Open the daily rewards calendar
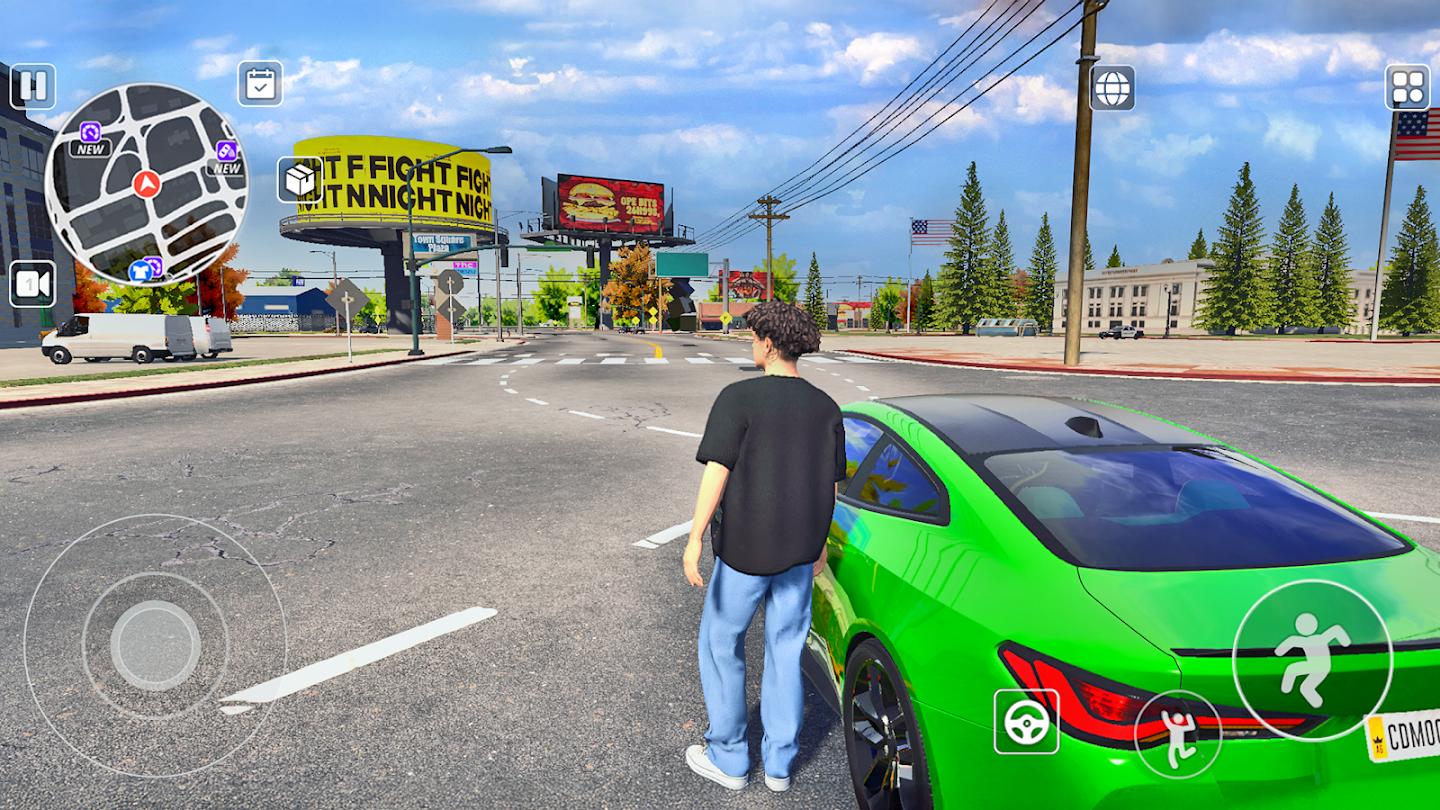This screenshot has height=810, width=1440. pyautogui.click(x=260, y=86)
